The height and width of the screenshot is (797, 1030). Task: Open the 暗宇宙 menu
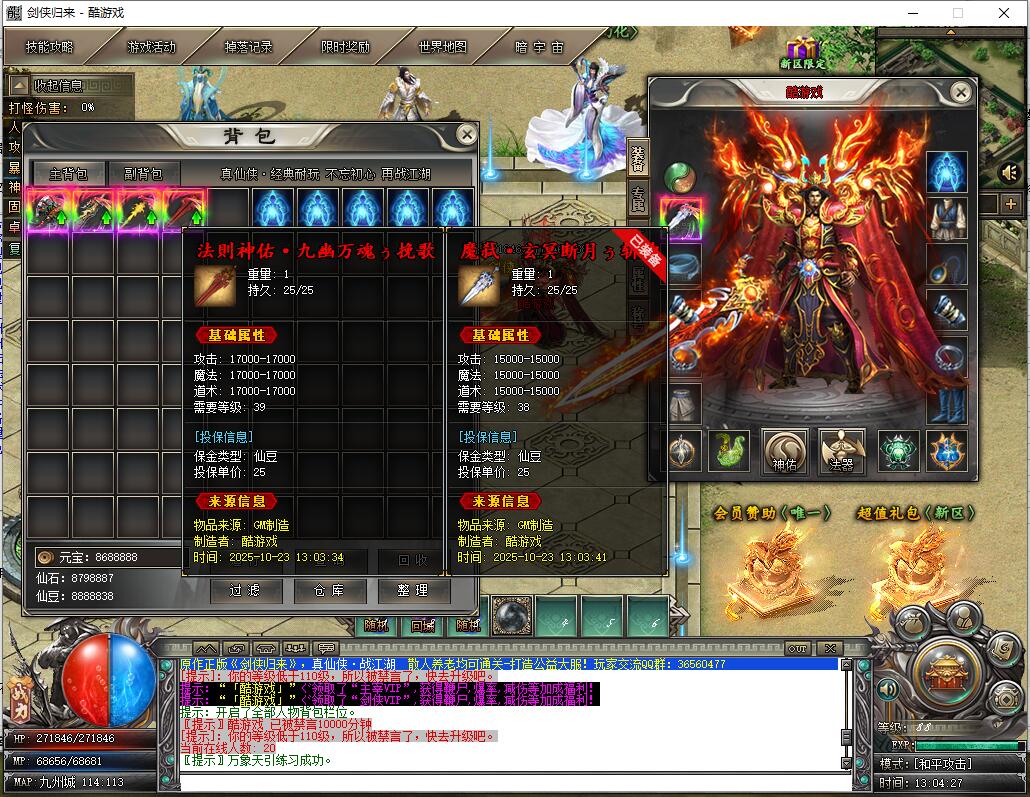click(x=539, y=47)
